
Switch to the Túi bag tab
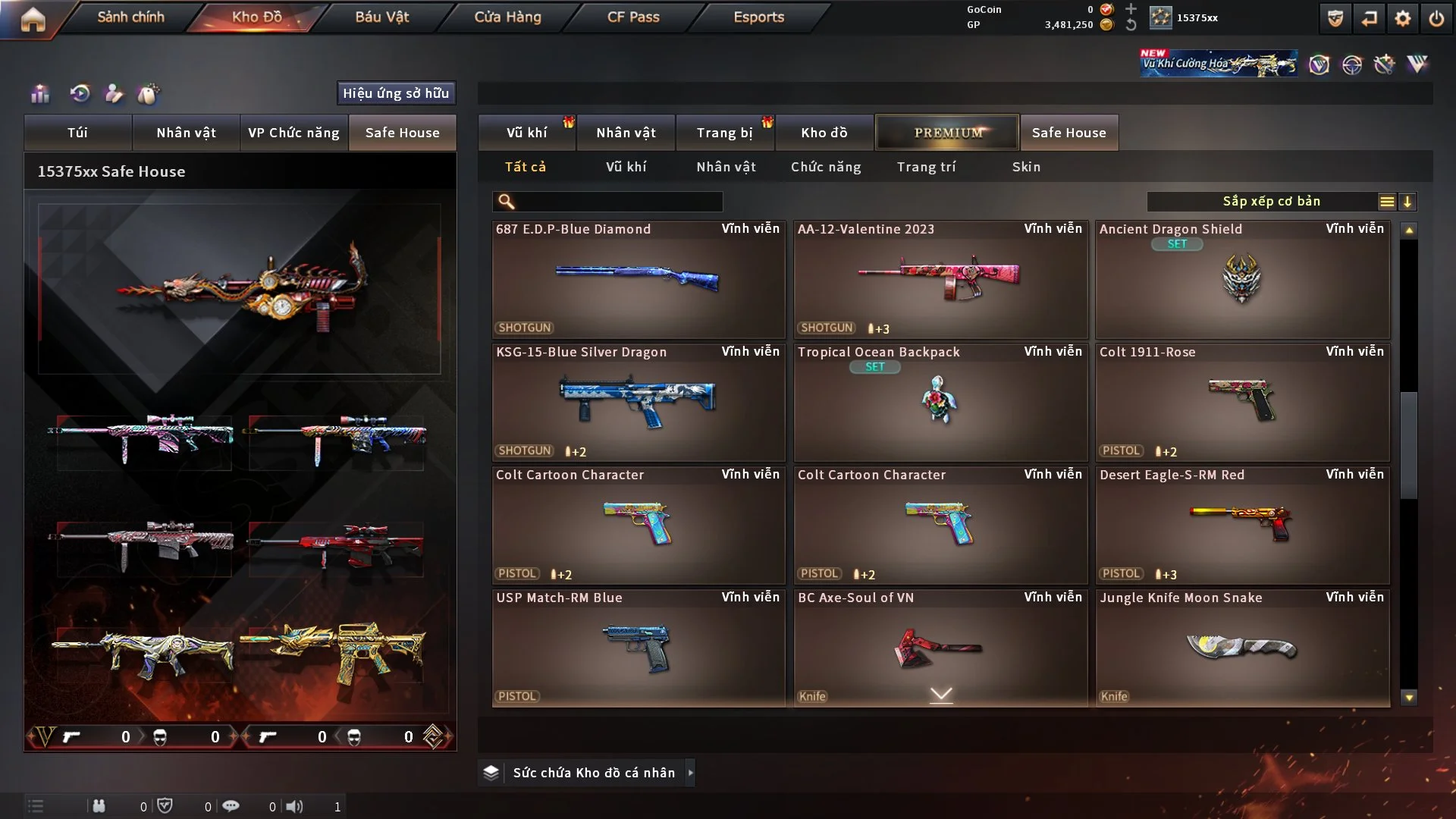click(x=77, y=133)
